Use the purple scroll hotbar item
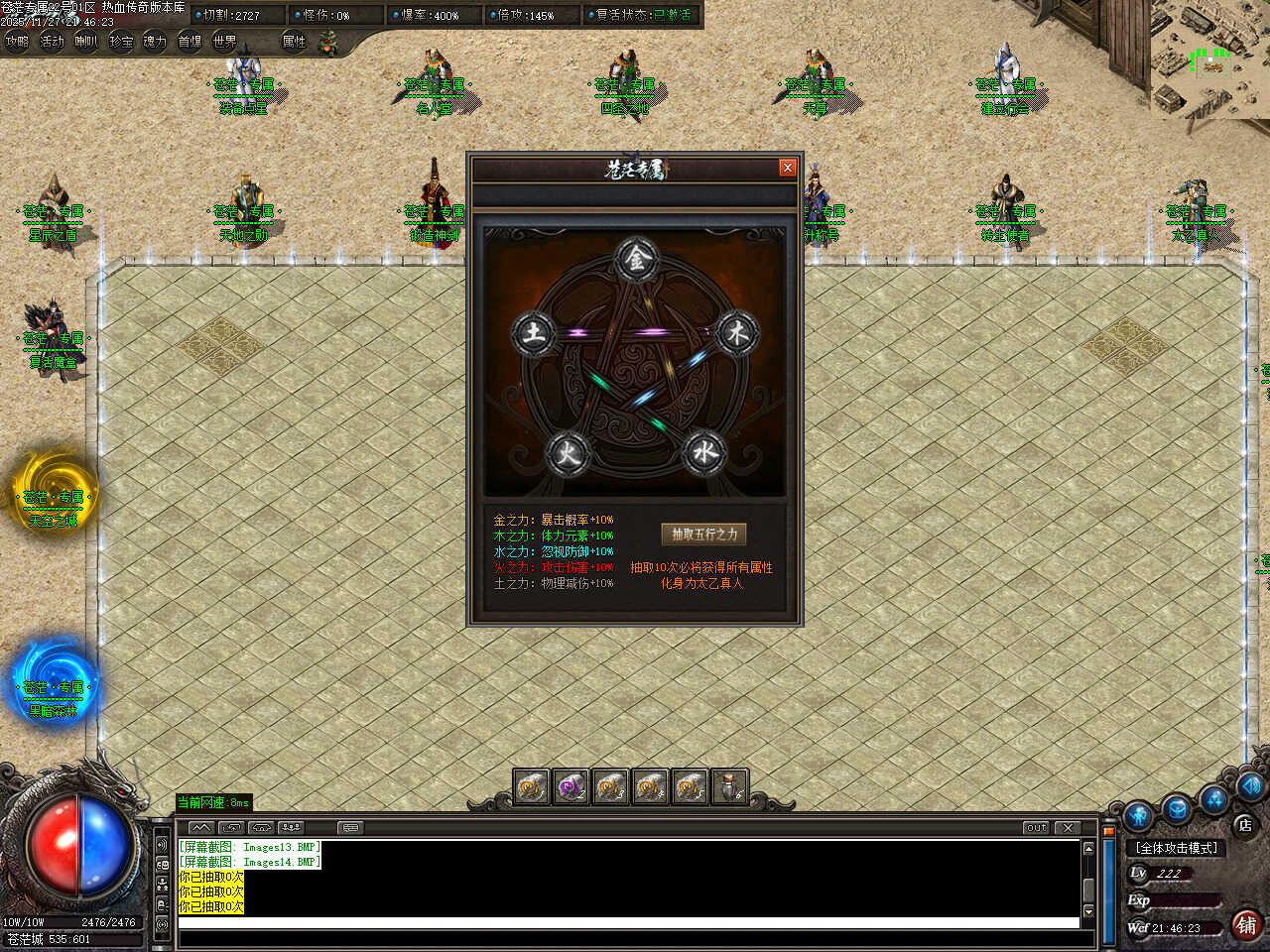This screenshot has height=952, width=1270. [571, 787]
